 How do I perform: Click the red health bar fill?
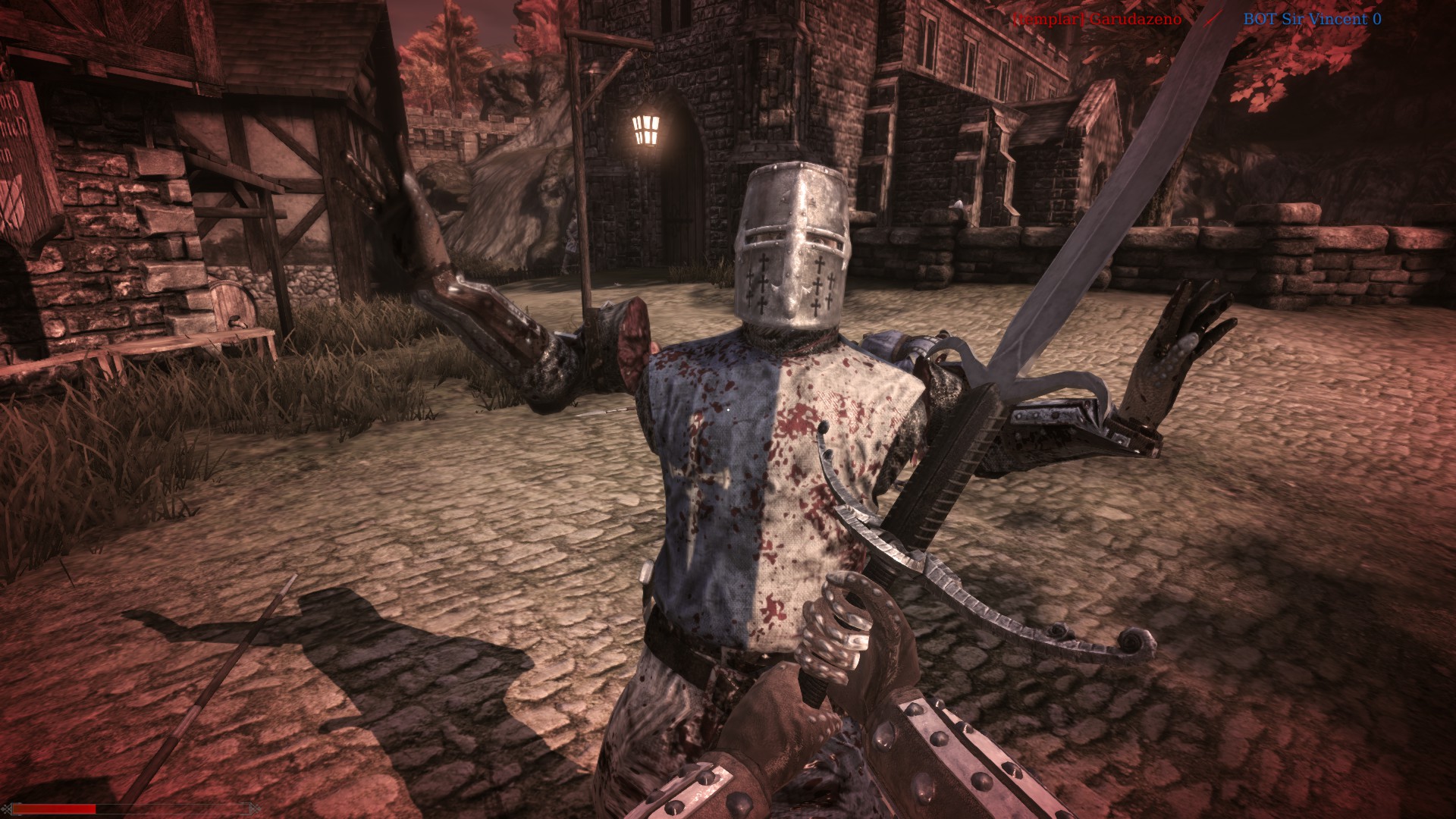[53, 810]
